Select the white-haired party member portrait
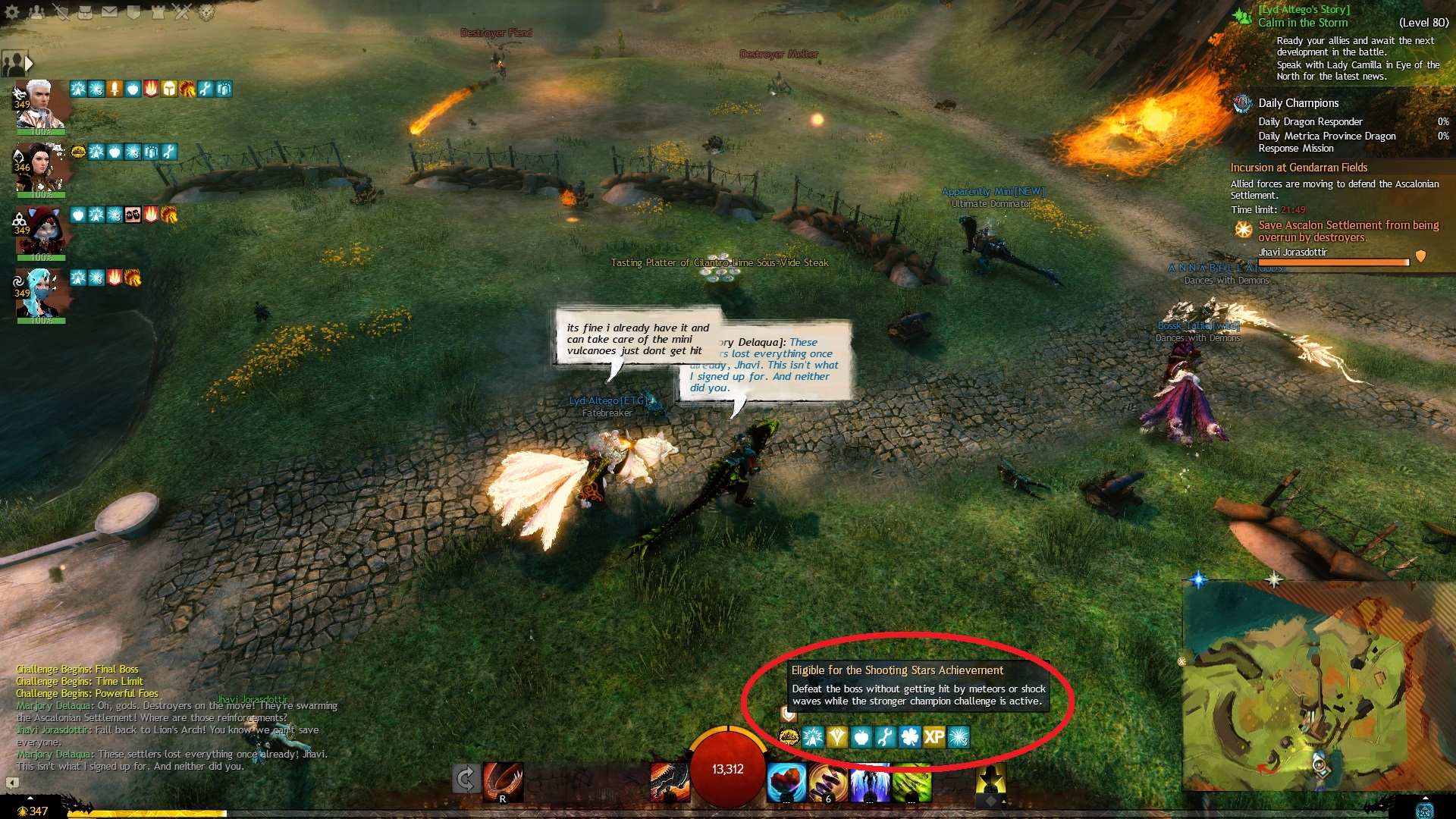The width and height of the screenshot is (1456, 819). (39, 105)
